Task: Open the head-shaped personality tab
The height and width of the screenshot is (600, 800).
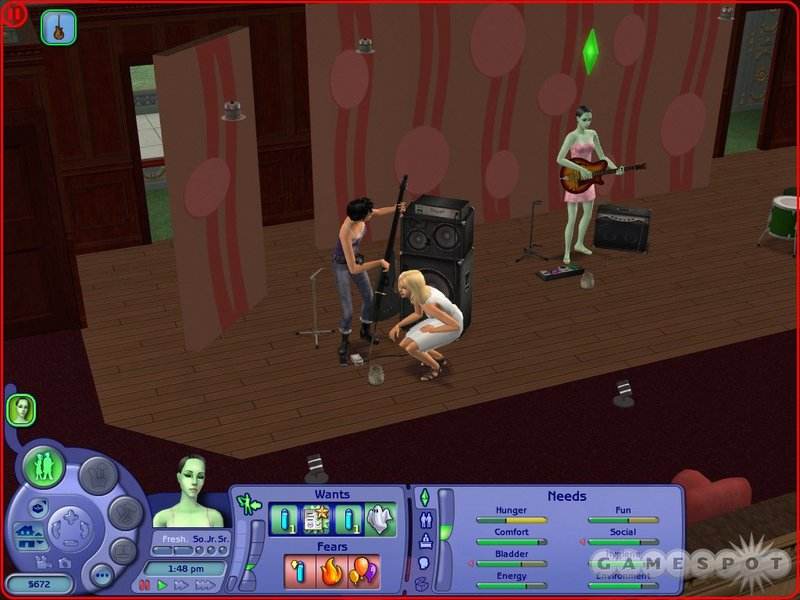Action: [x=424, y=563]
